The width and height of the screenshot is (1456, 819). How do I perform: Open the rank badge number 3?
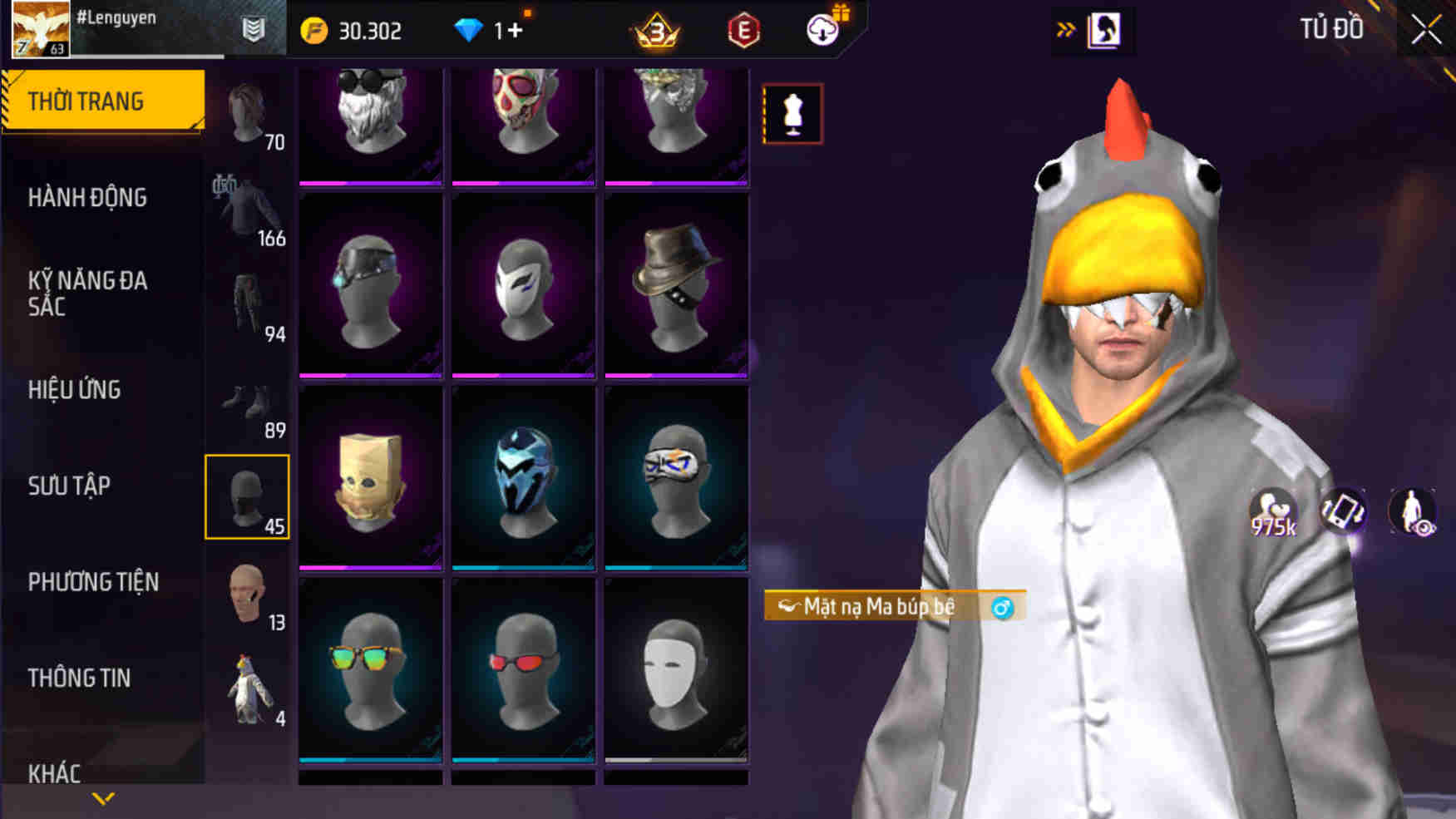point(657,31)
